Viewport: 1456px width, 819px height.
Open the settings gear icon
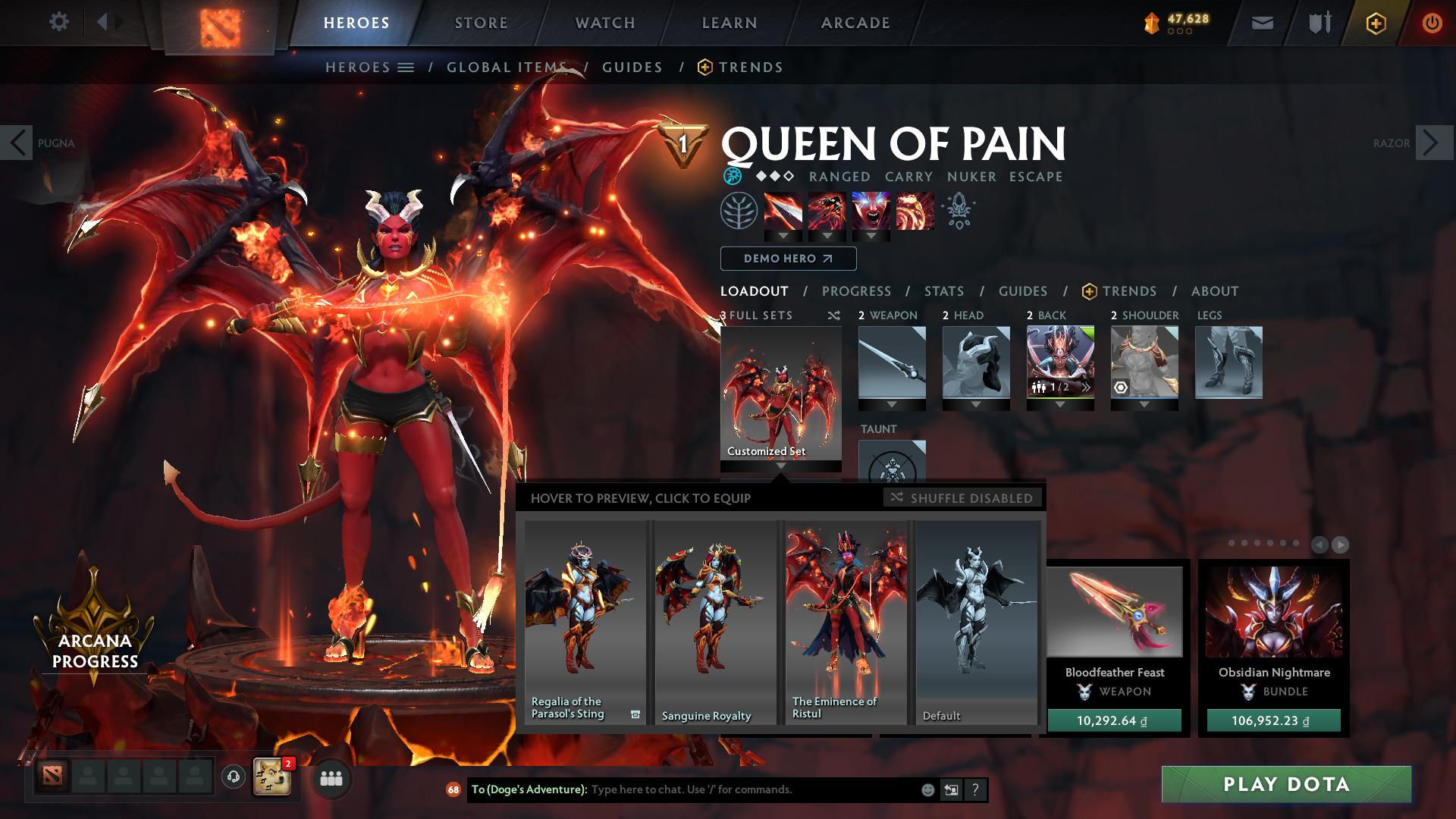(58, 22)
